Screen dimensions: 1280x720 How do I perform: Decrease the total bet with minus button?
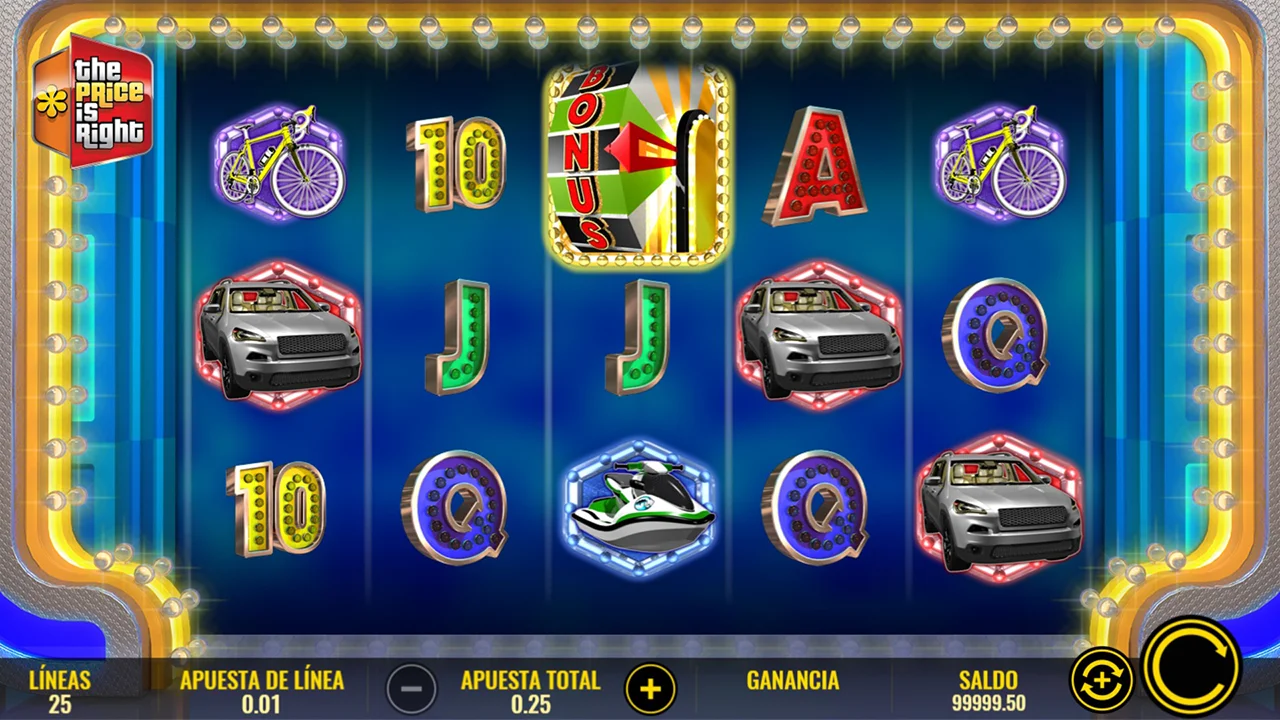click(x=411, y=688)
